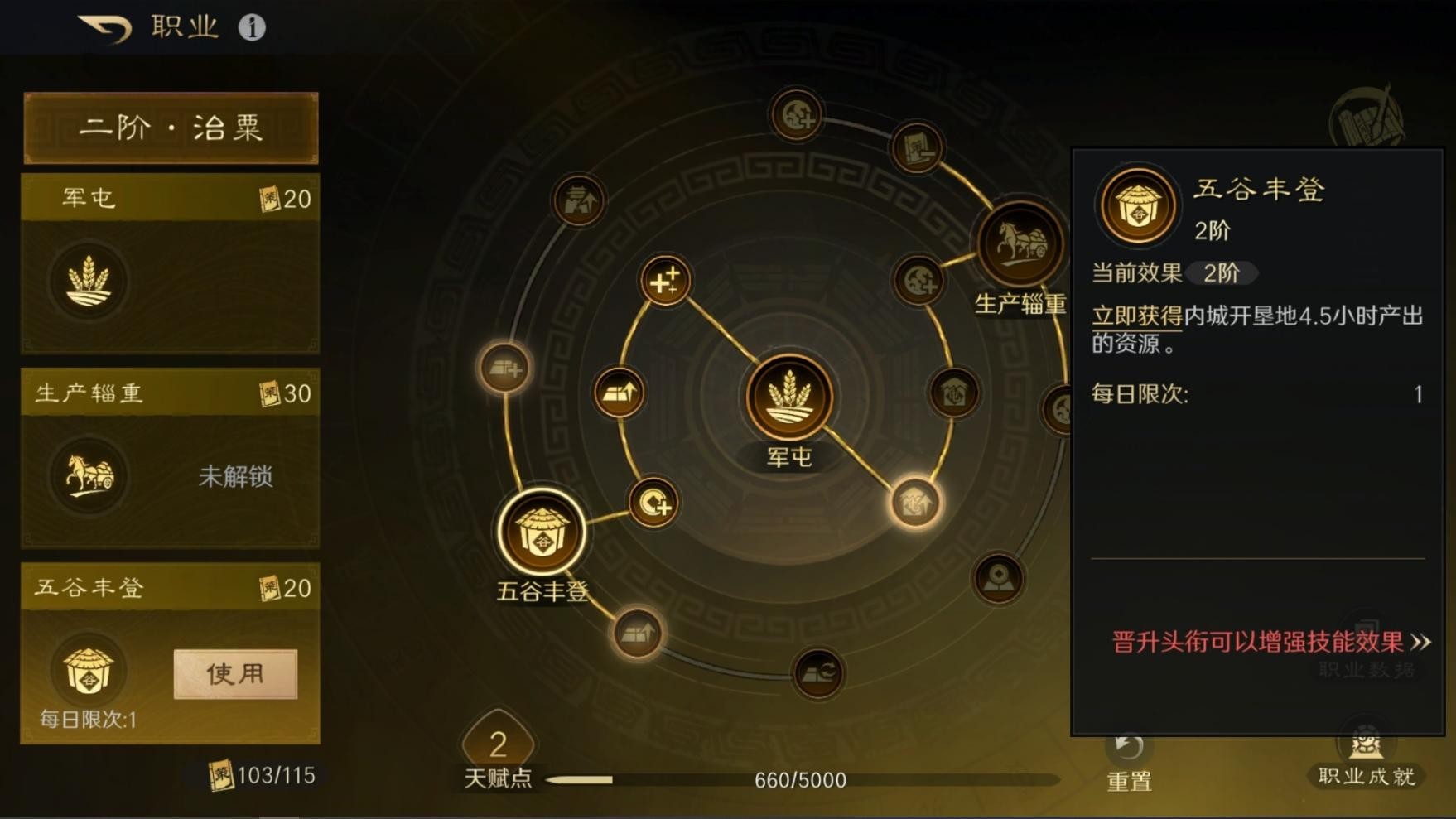
Task: Click the info icon beside the 职业 title
Action: (x=251, y=26)
